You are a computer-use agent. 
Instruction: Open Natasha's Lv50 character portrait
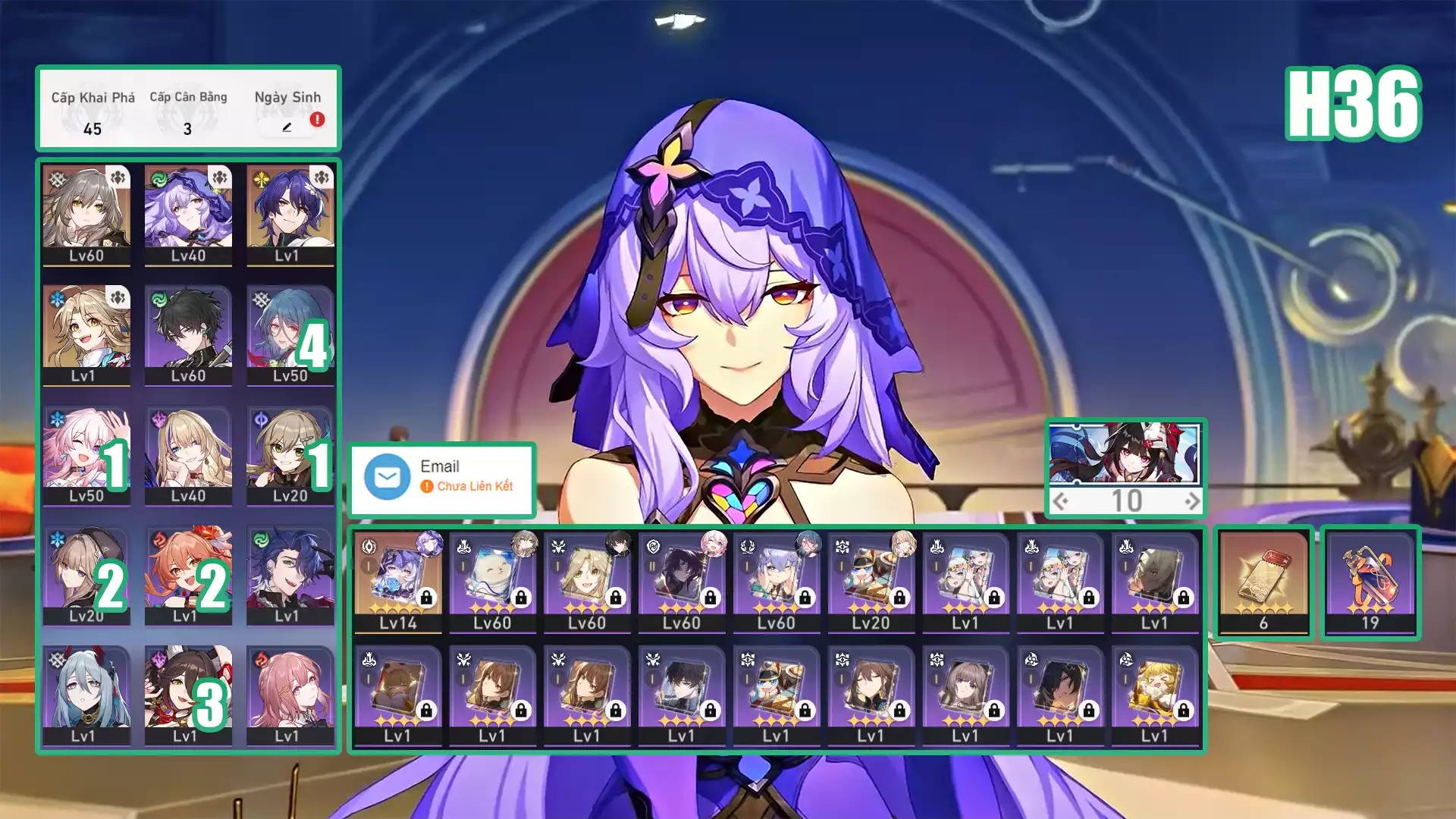click(290, 334)
